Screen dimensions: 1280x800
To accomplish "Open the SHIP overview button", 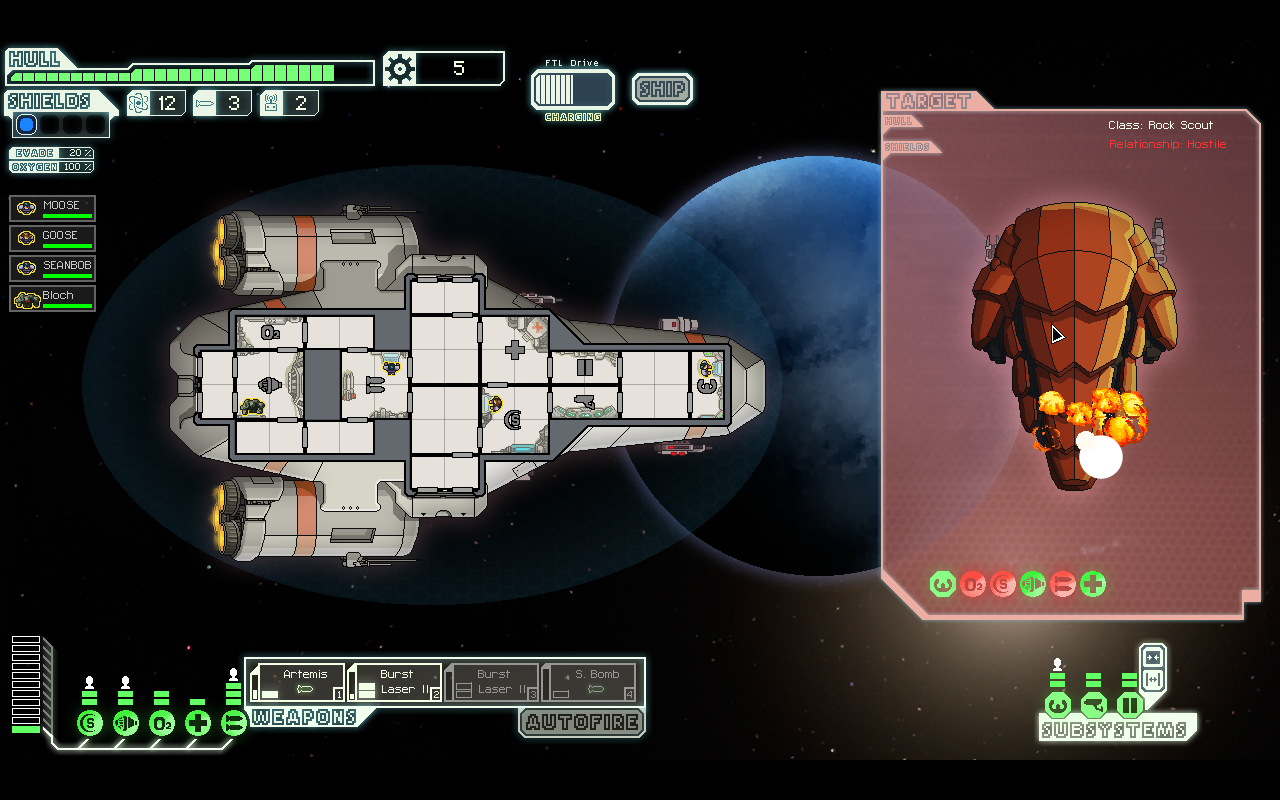I will (x=661, y=89).
